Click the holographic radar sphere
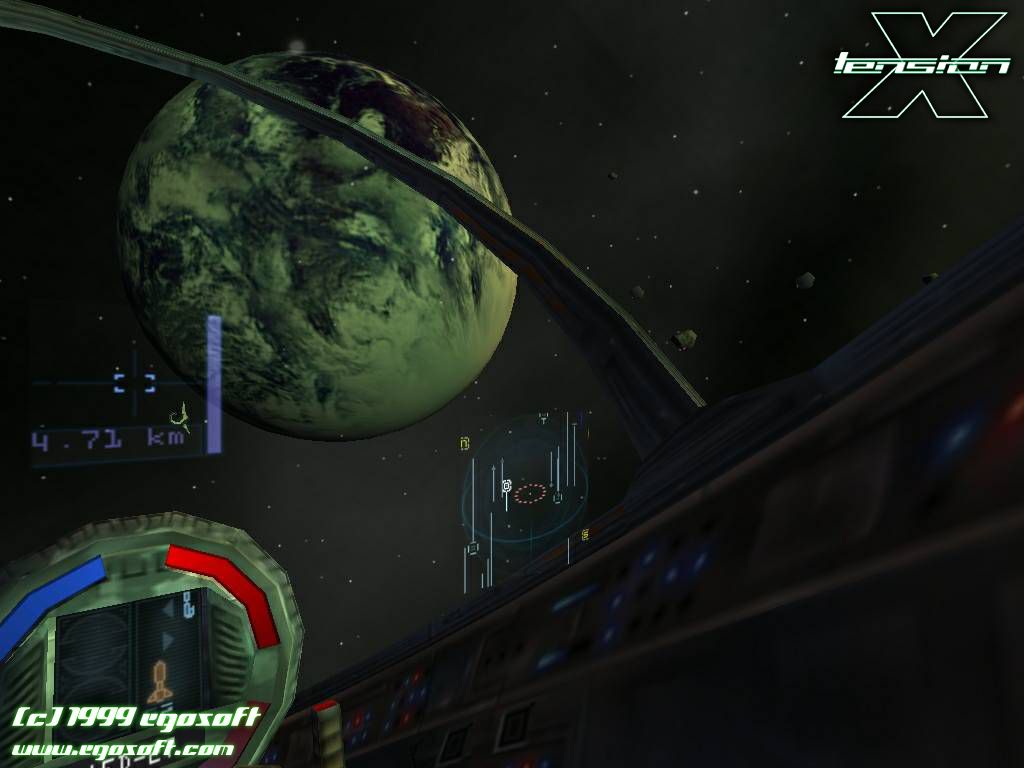This screenshot has width=1024, height=768. click(x=527, y=490)
